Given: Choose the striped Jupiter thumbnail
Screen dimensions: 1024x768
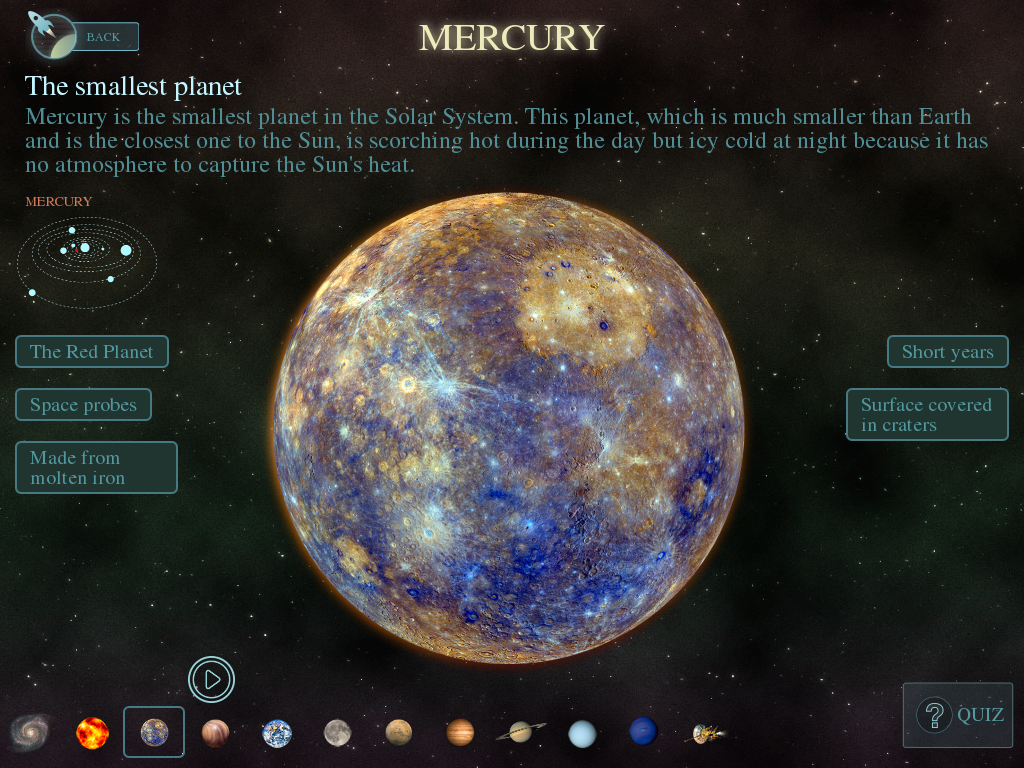Looking at the screenshot, I should 460,733.
